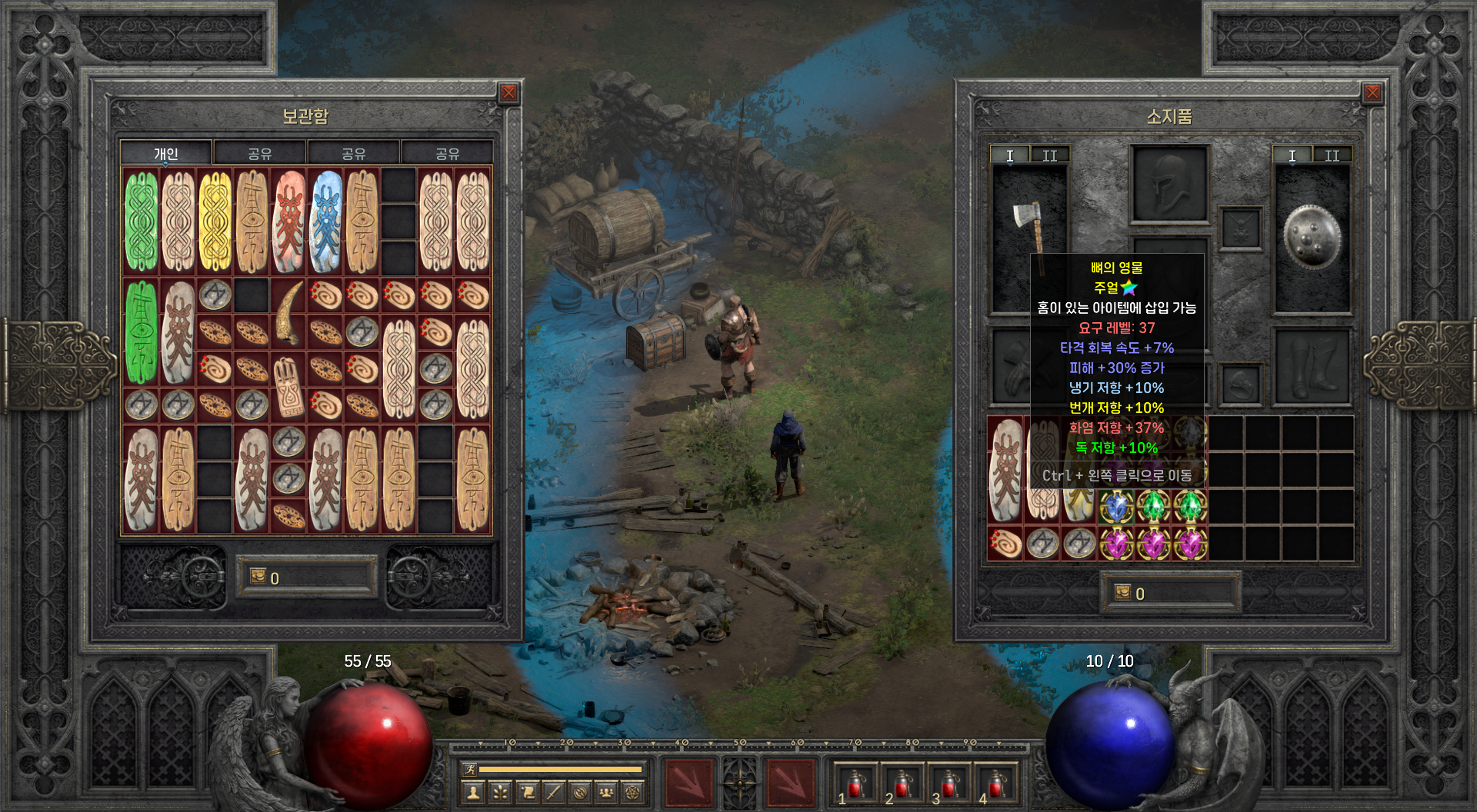Open the pentagram game menu icon
This screenshot has width=1477, height=812.
[633, 792]
